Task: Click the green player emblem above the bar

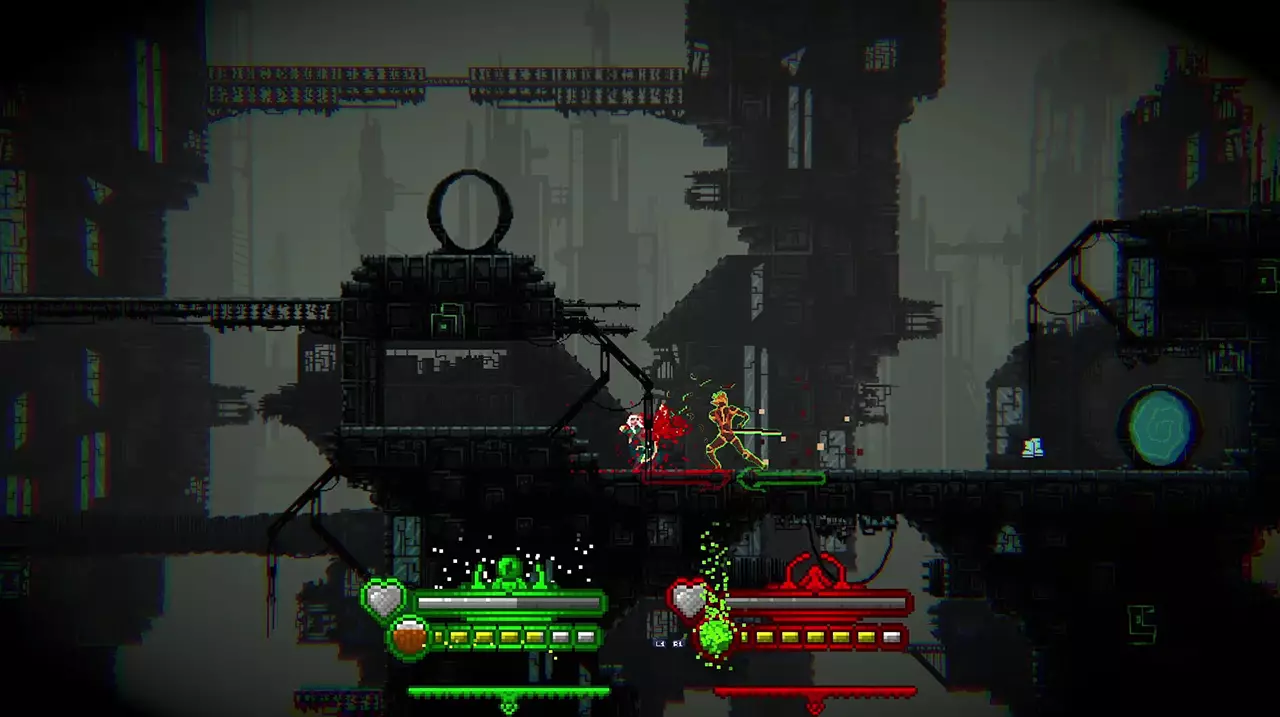Action: coord(509,572)
